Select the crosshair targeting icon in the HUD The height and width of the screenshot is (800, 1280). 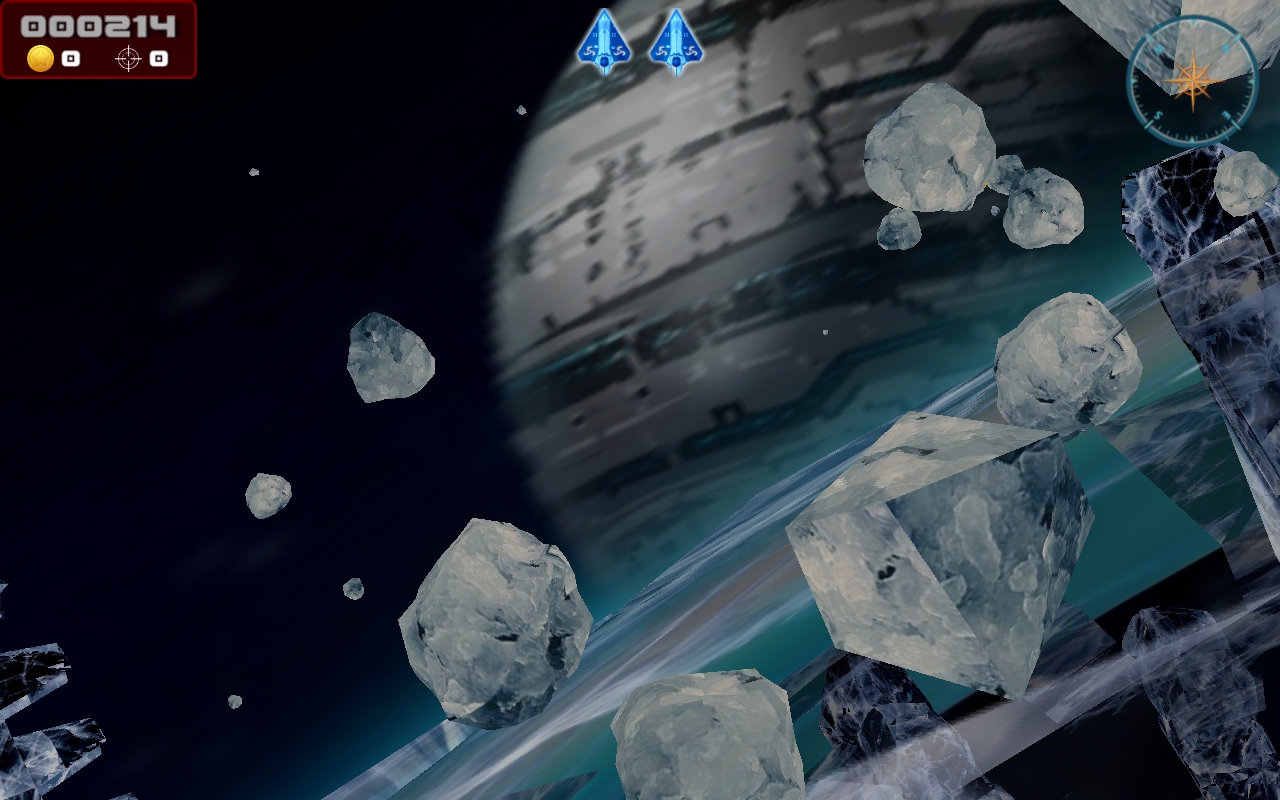tap(128, 58)
